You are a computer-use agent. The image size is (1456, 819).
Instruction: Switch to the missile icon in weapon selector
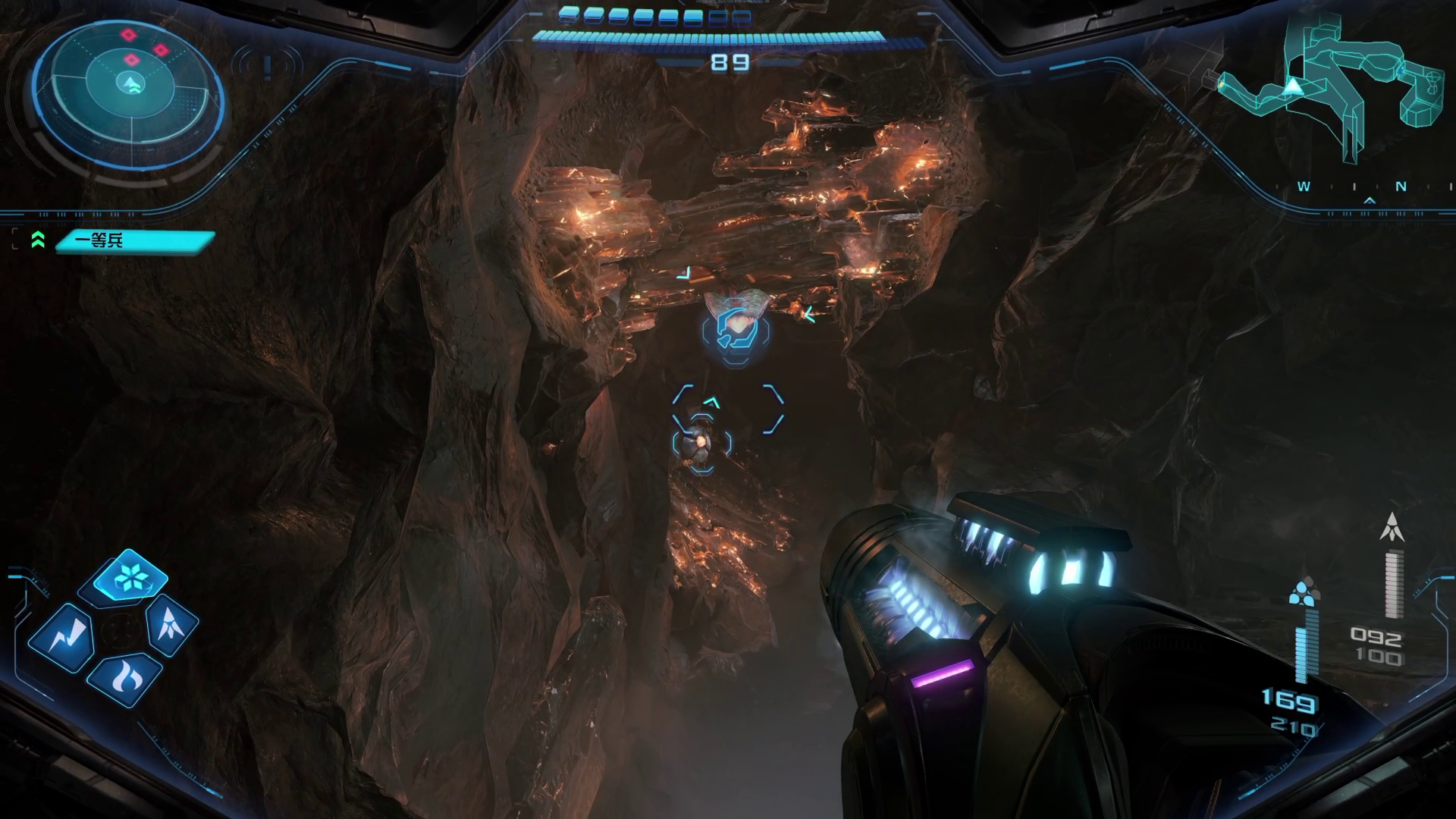coord(171,624)
